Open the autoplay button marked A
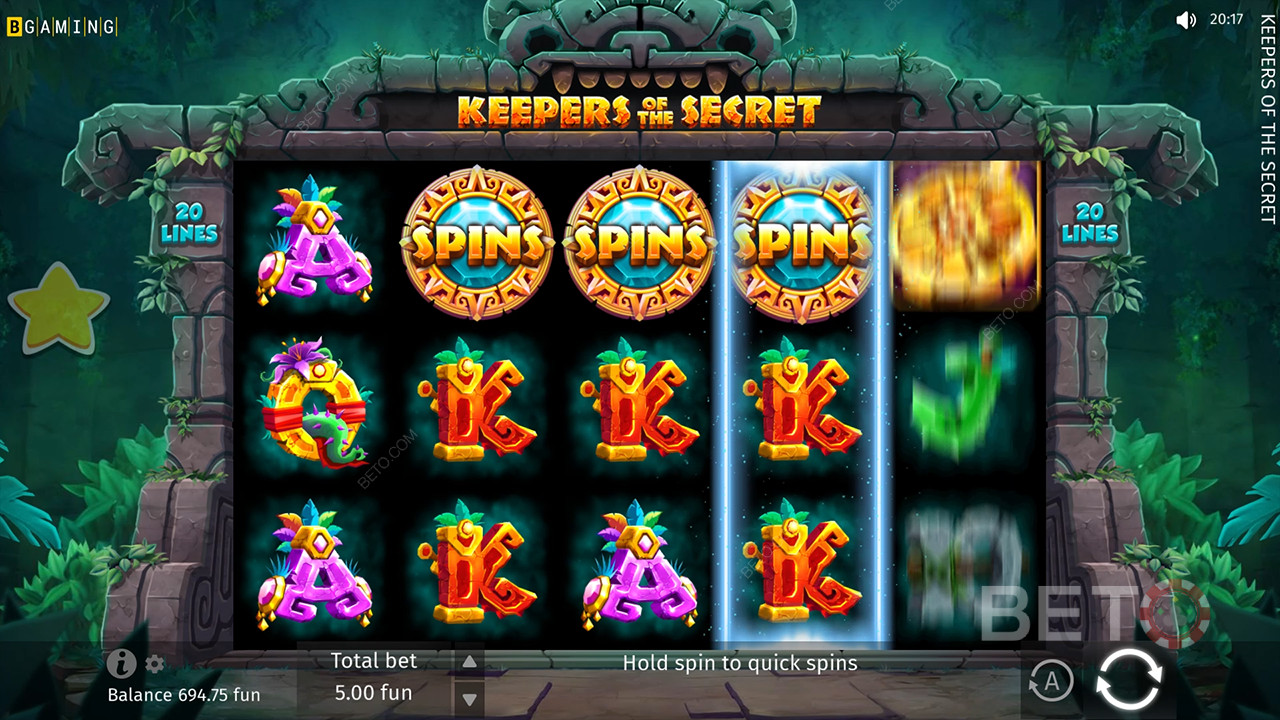The width and height of the screenshot is (1280, 720). tap(1050, 681)
